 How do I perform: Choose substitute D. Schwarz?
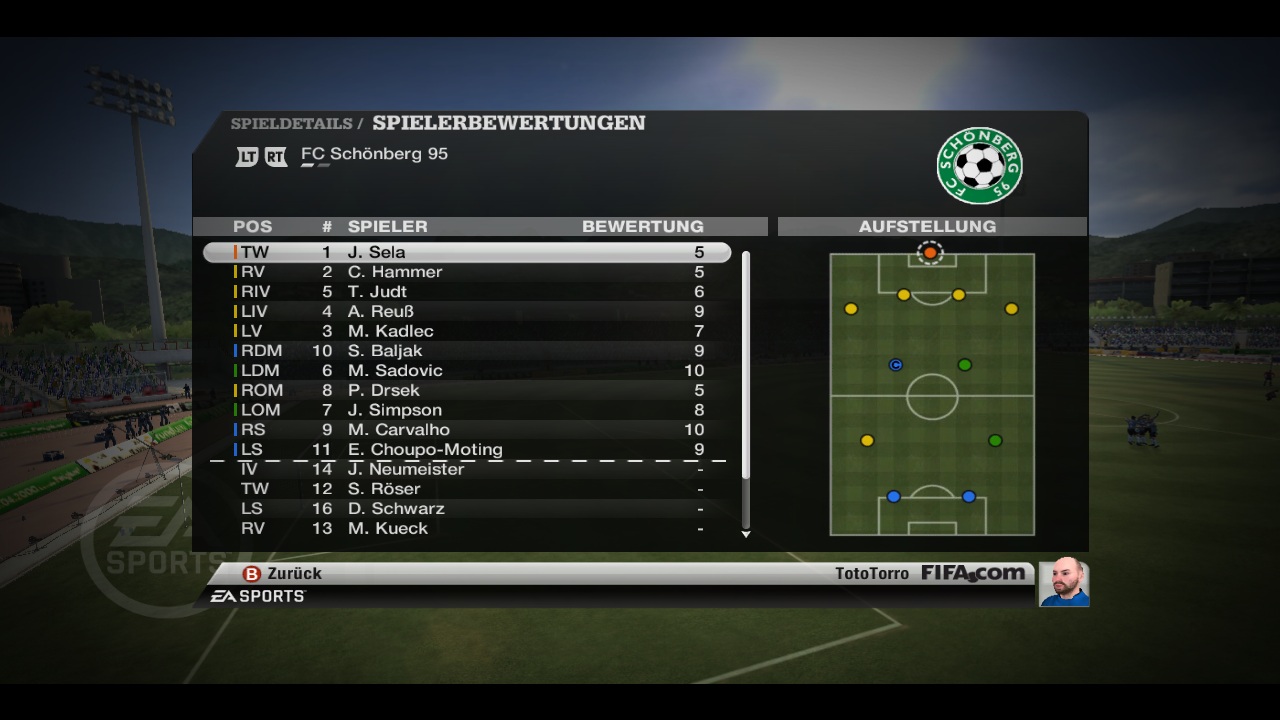pos(467,509)
